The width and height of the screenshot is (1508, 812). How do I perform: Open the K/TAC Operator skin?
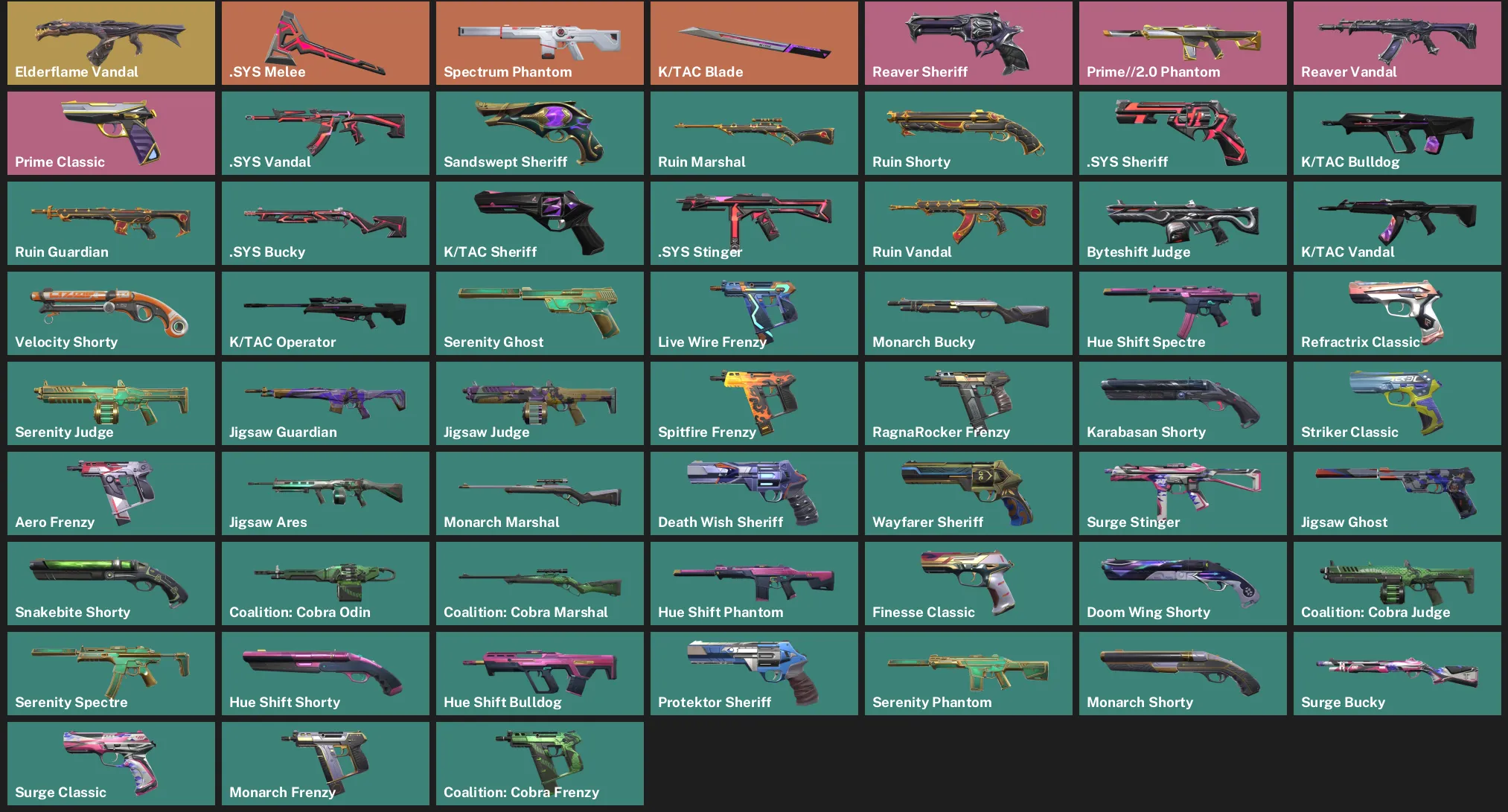(x=325, y=313)
